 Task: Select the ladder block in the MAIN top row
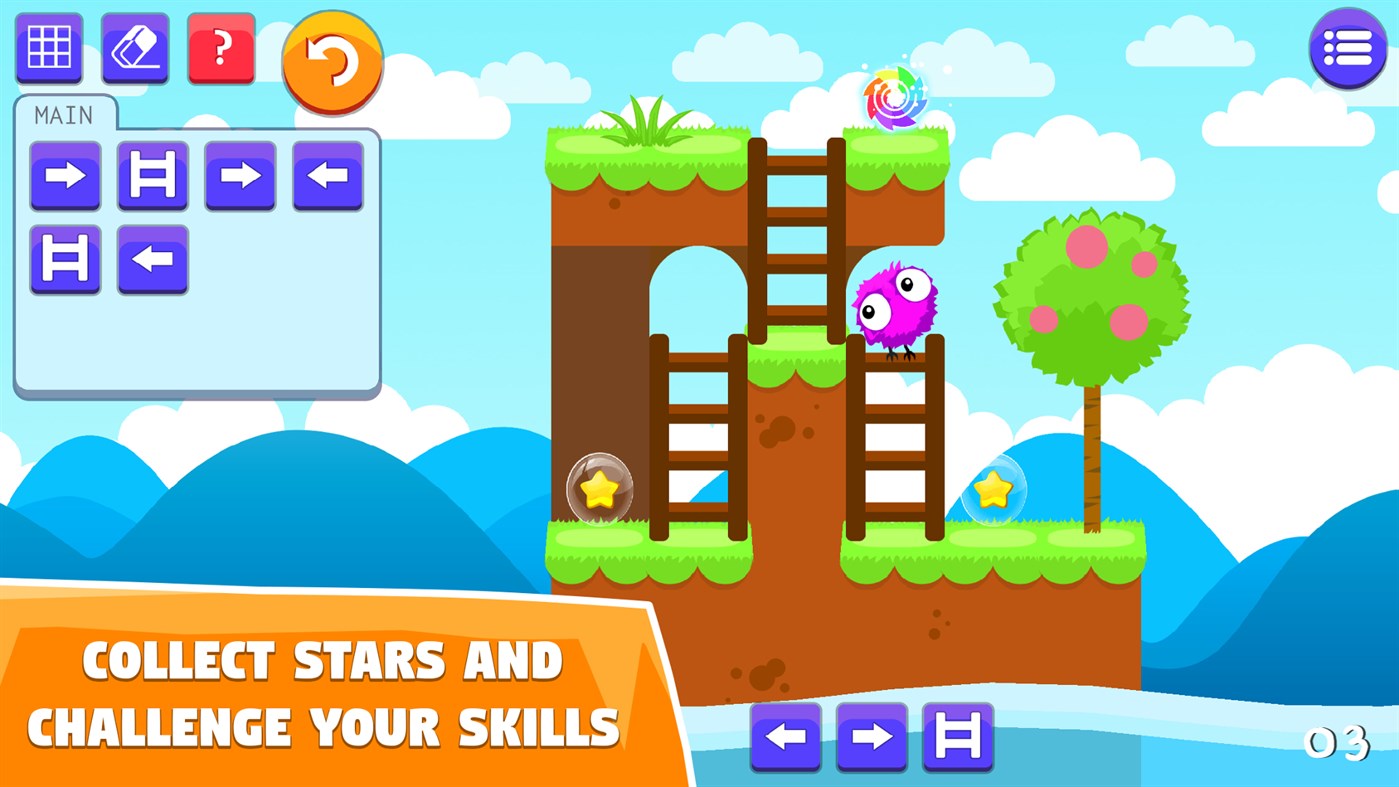click(x=152, y=177)
